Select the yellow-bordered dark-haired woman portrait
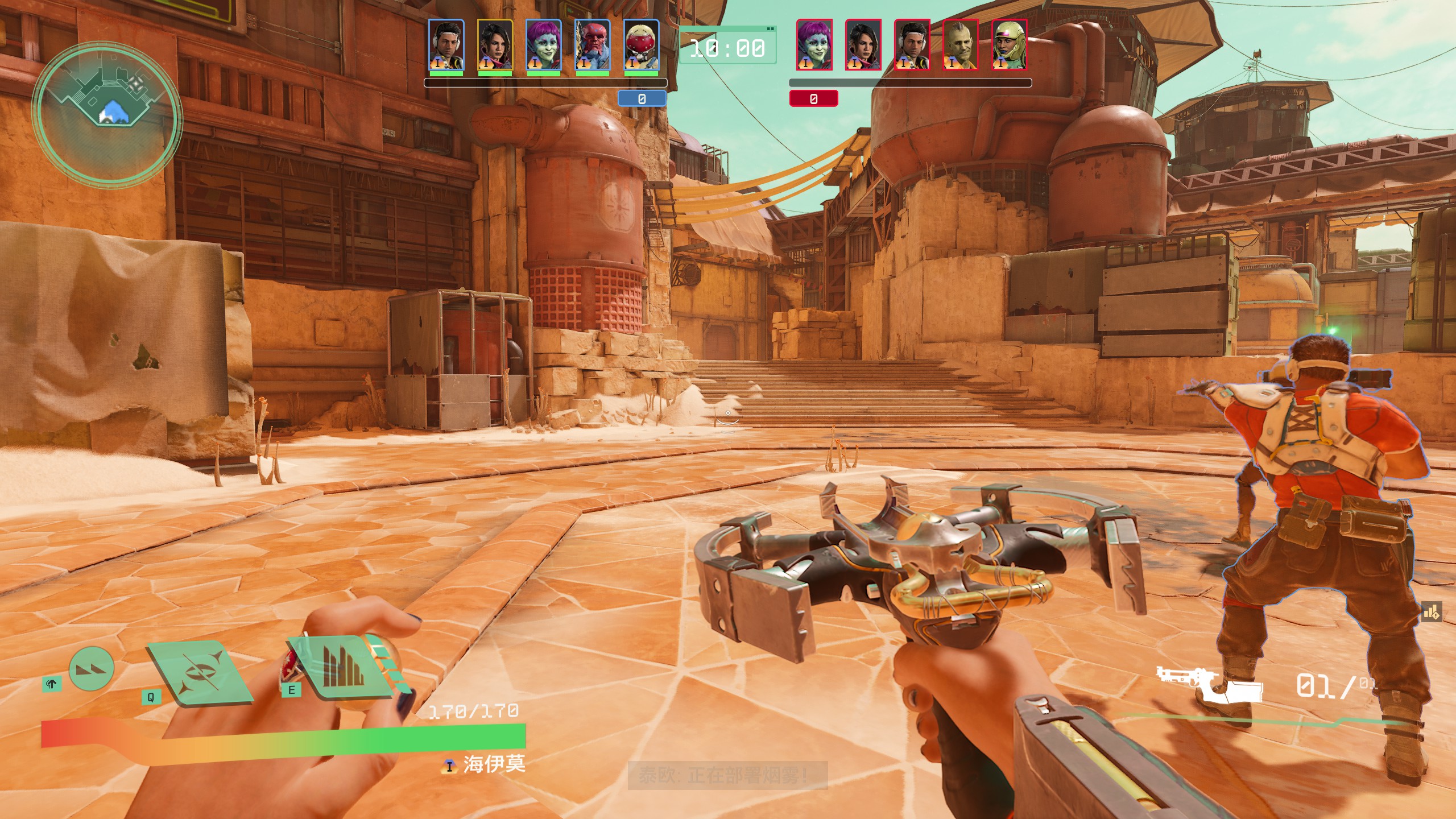The image size is (1456, 819). click(x=495, y=45)
